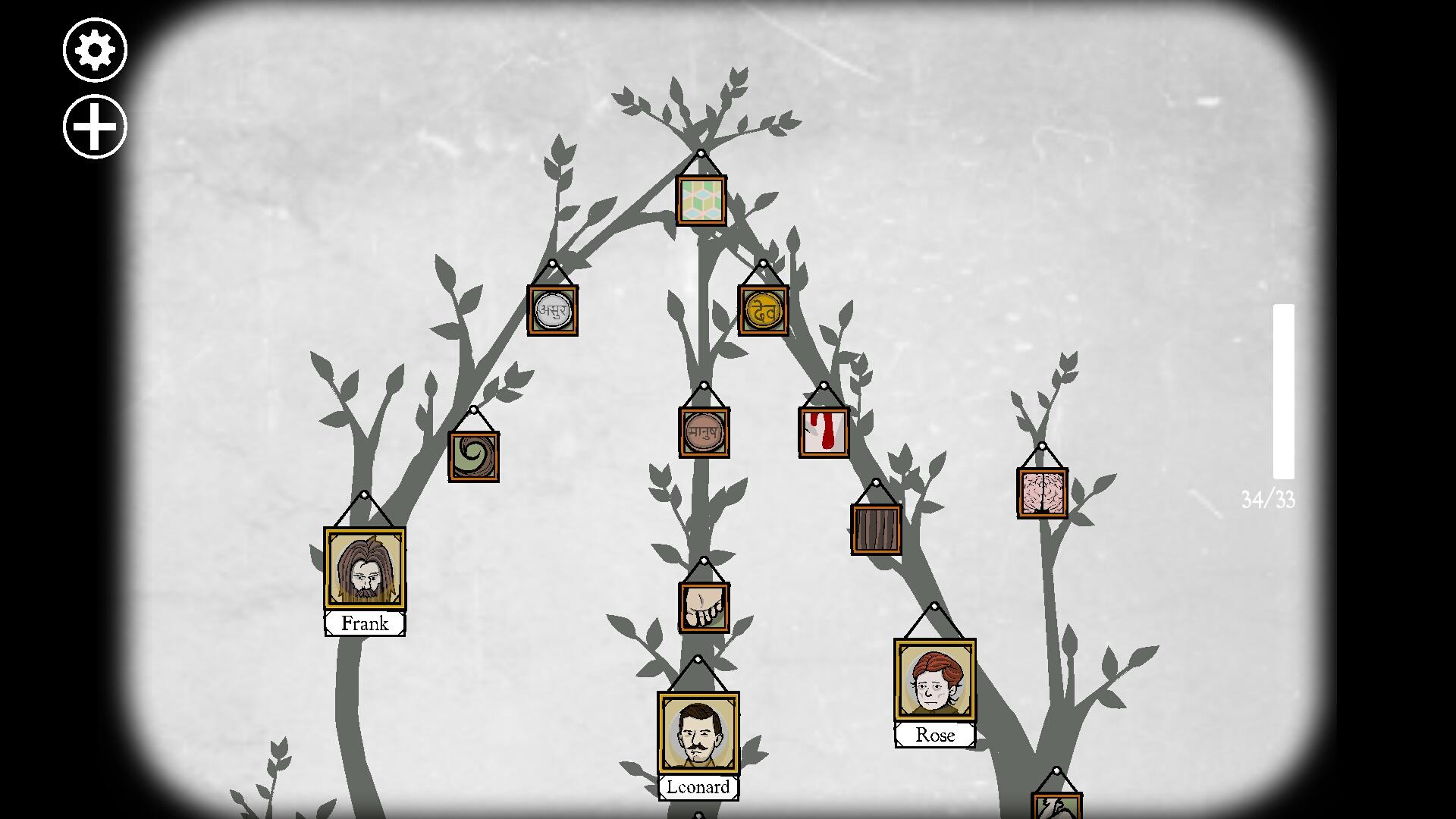Click the Leonard name label
Image resolution: width=1456 pixels, height=819 pixels.
coord(698,787)
